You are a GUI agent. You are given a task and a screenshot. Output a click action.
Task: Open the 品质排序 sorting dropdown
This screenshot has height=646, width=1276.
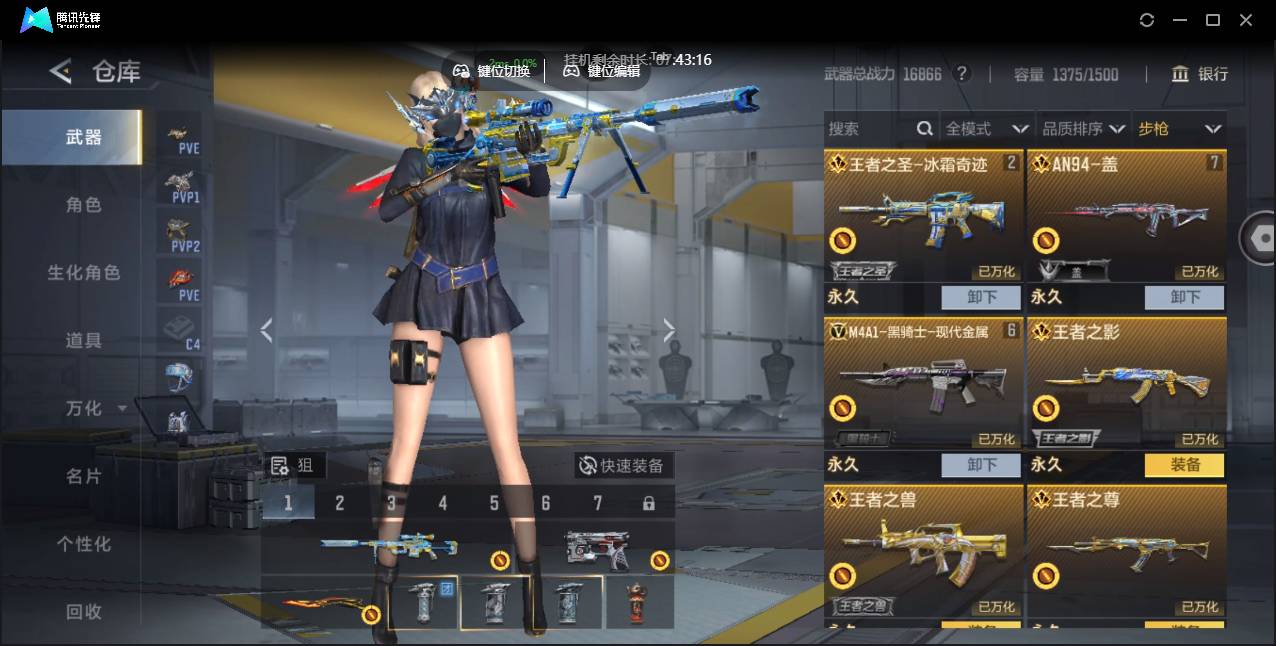(x=1081, y=129)
